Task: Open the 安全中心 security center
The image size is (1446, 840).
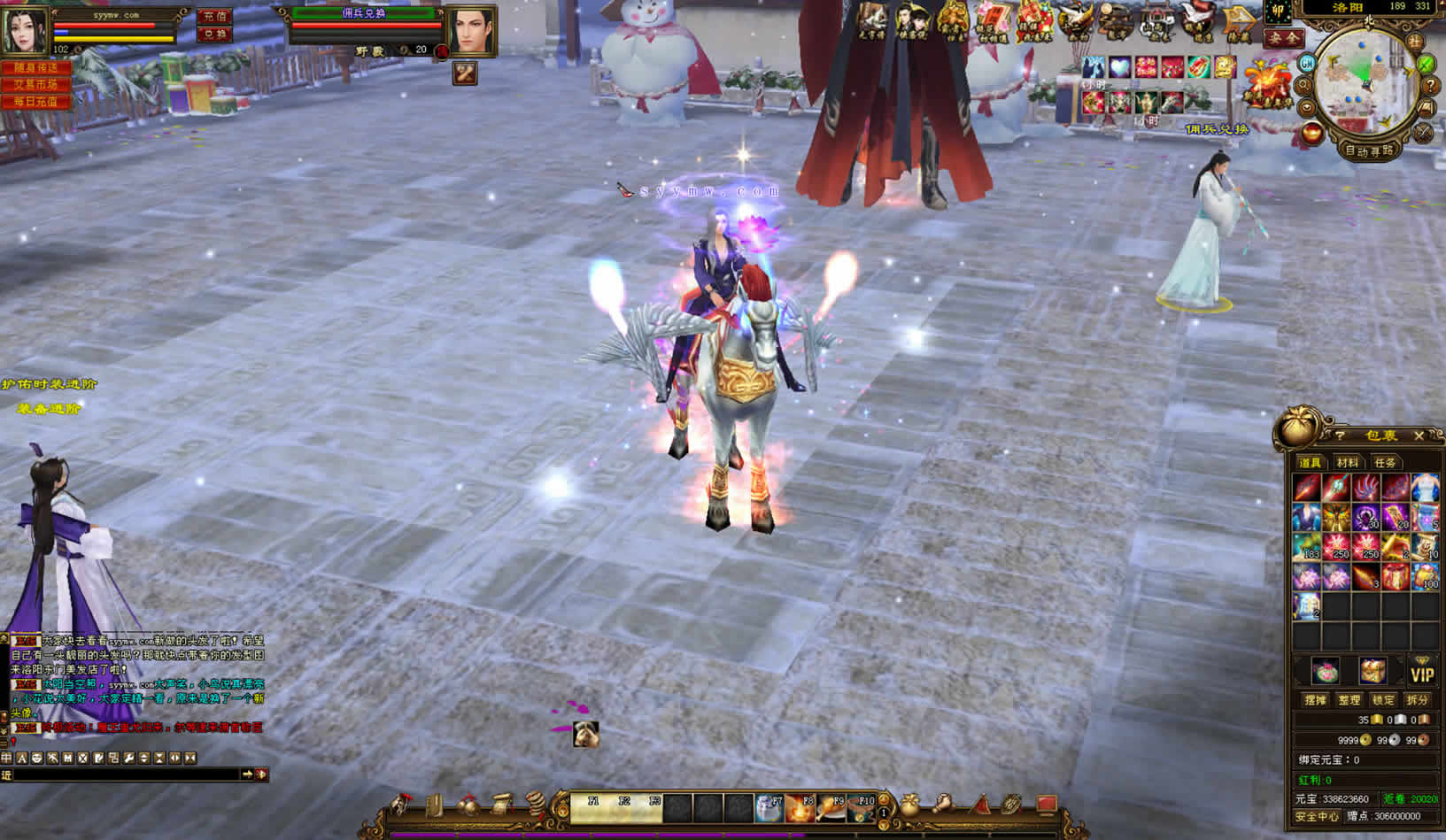Action: [1316, 817]
